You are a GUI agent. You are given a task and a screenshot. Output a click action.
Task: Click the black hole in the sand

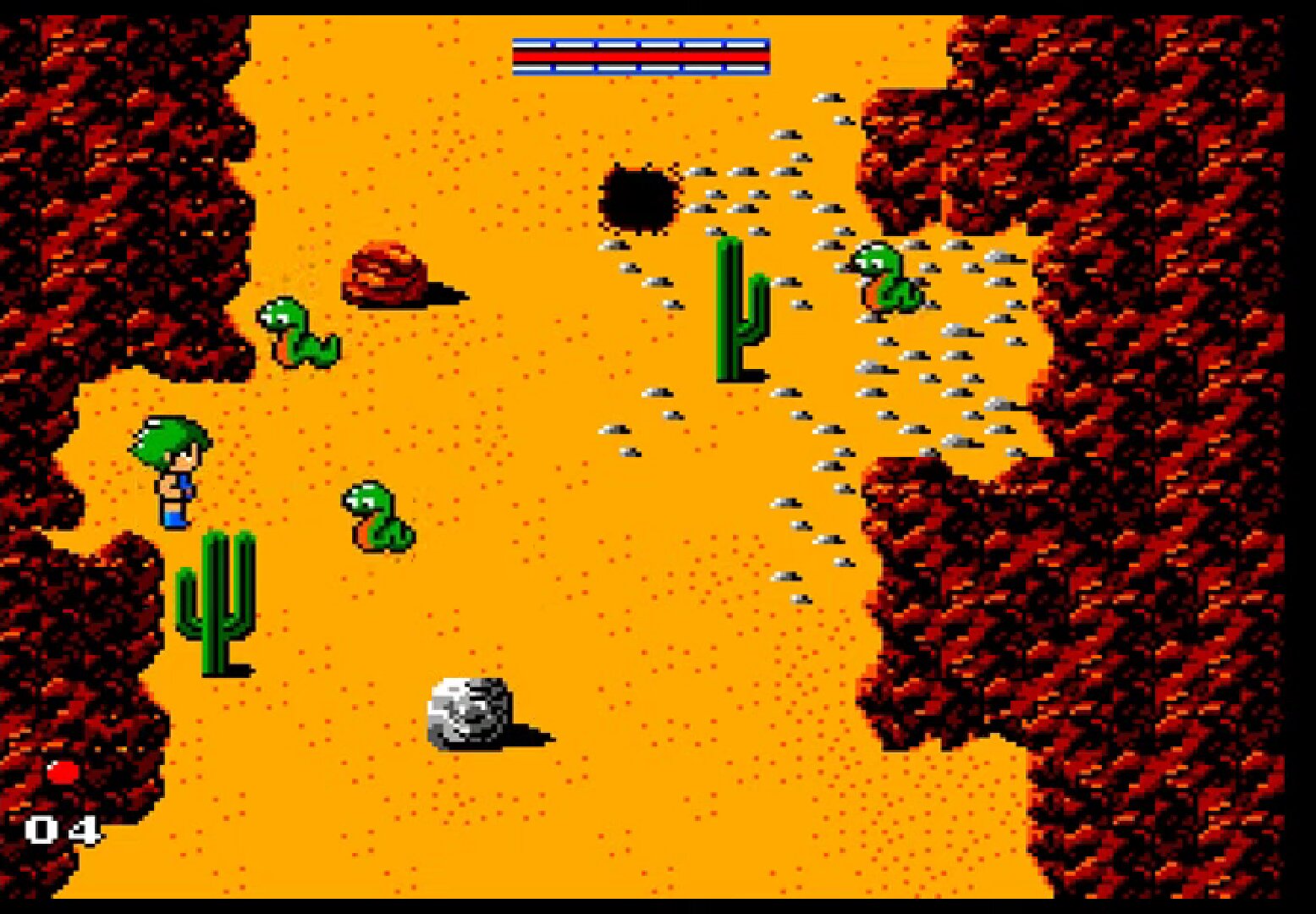[639, 199]
